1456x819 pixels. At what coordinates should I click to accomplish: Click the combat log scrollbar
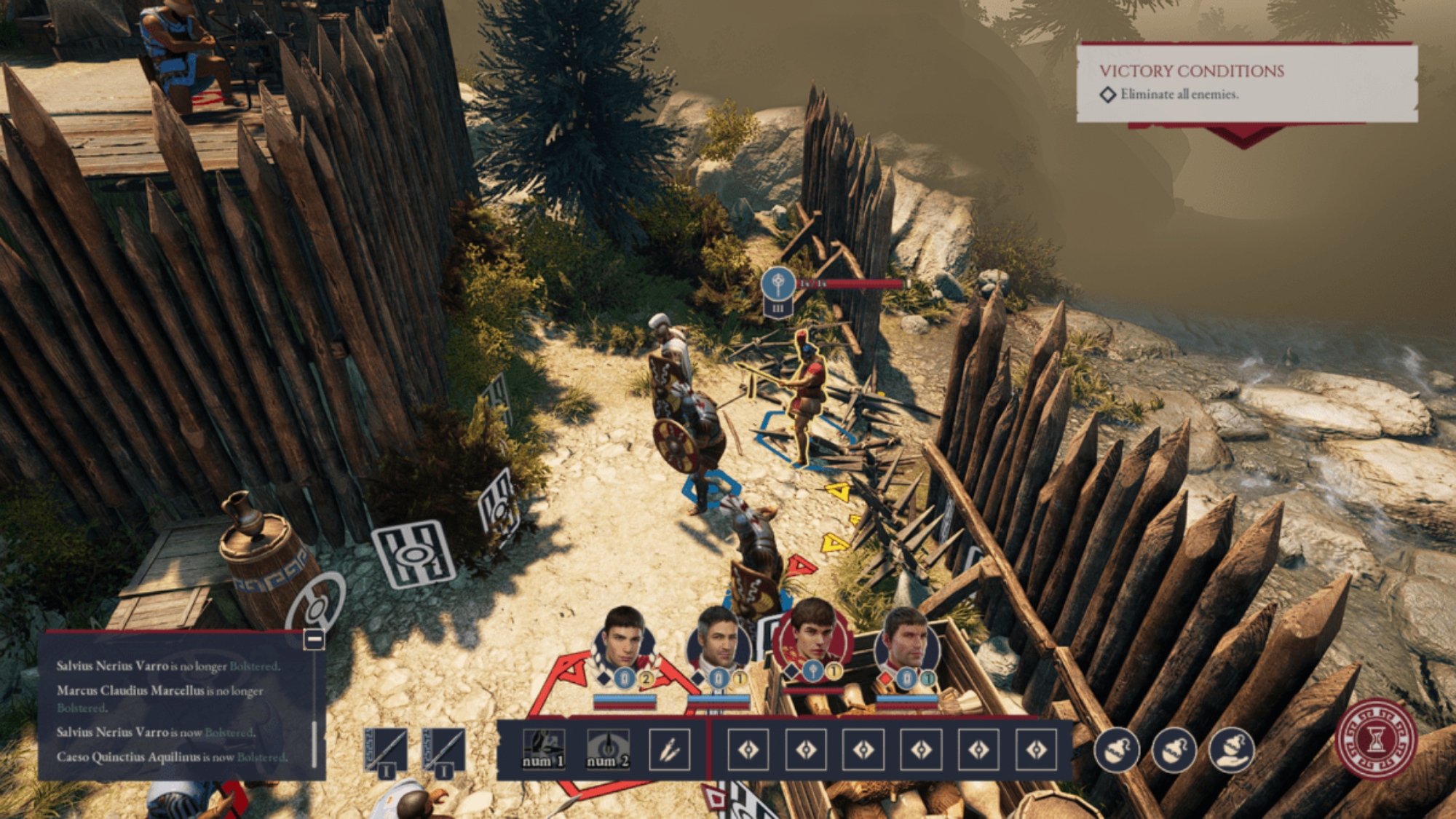[x=314, y=743]
